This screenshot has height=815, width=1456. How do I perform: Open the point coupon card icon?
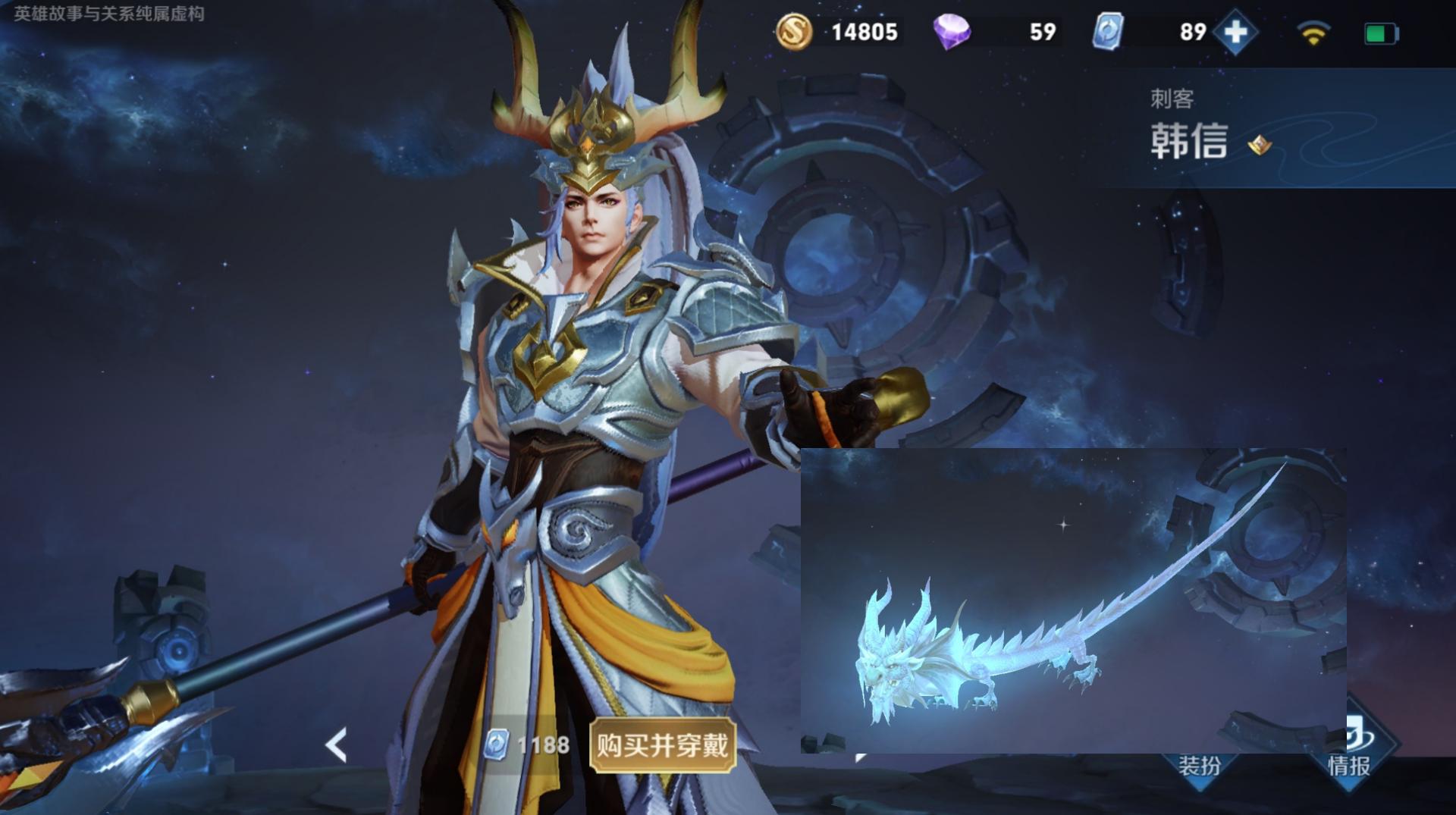click(1110, 32)
